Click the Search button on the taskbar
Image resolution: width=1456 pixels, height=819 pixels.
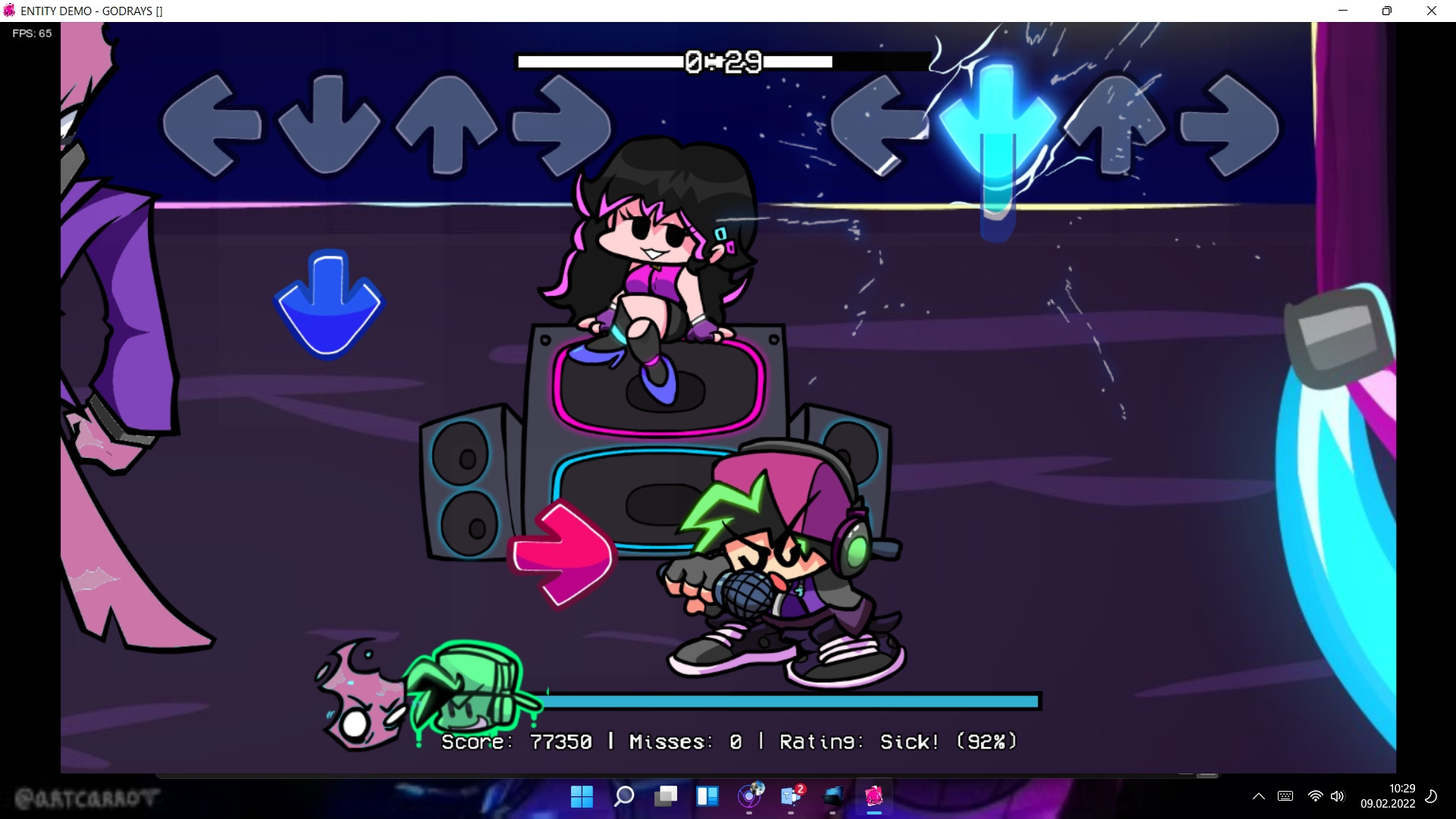tap(624, 798)
